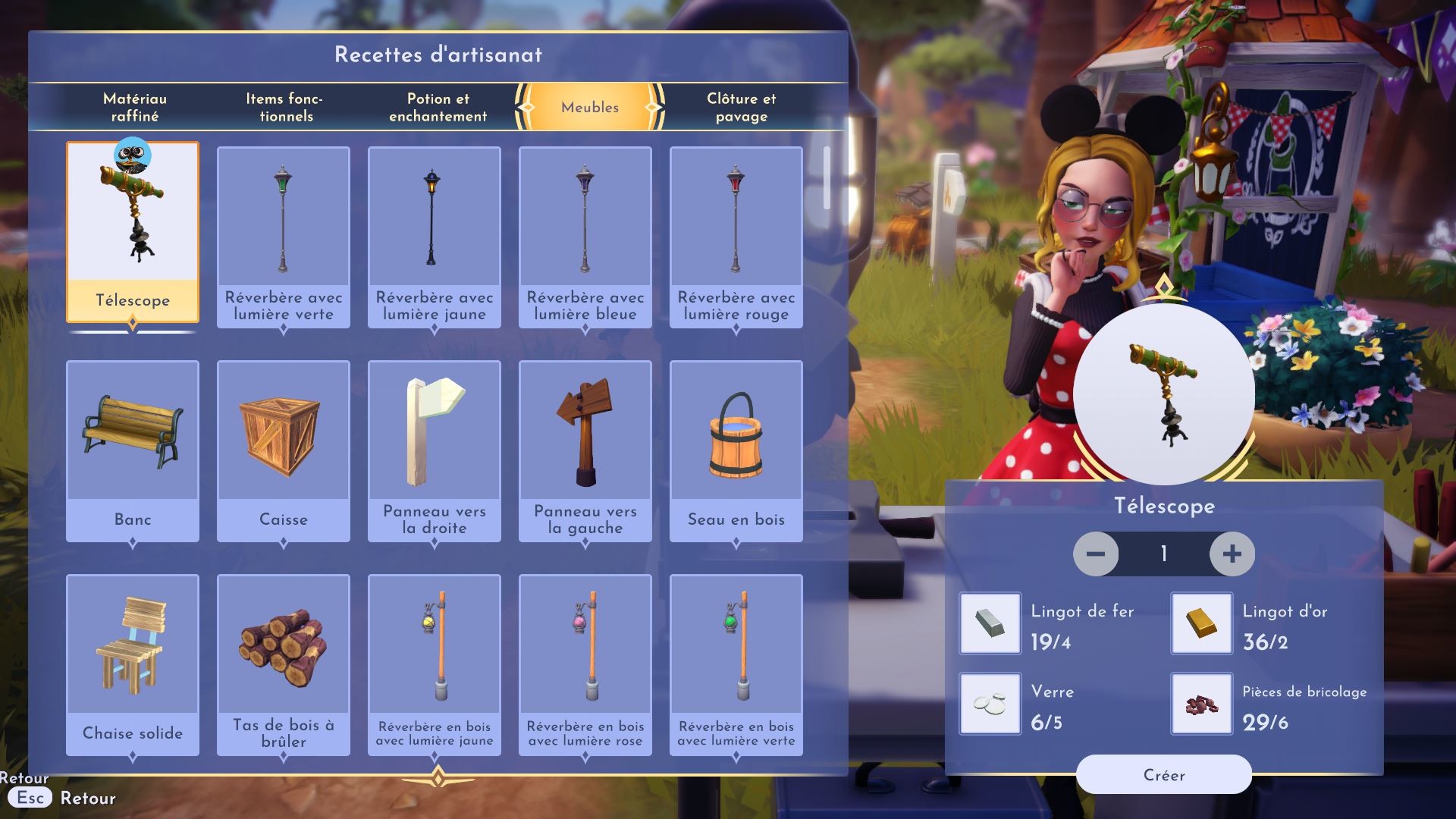Increase craft quantity with plus button
Viewport: 1456px width, 819px height.
point(1232,554)
